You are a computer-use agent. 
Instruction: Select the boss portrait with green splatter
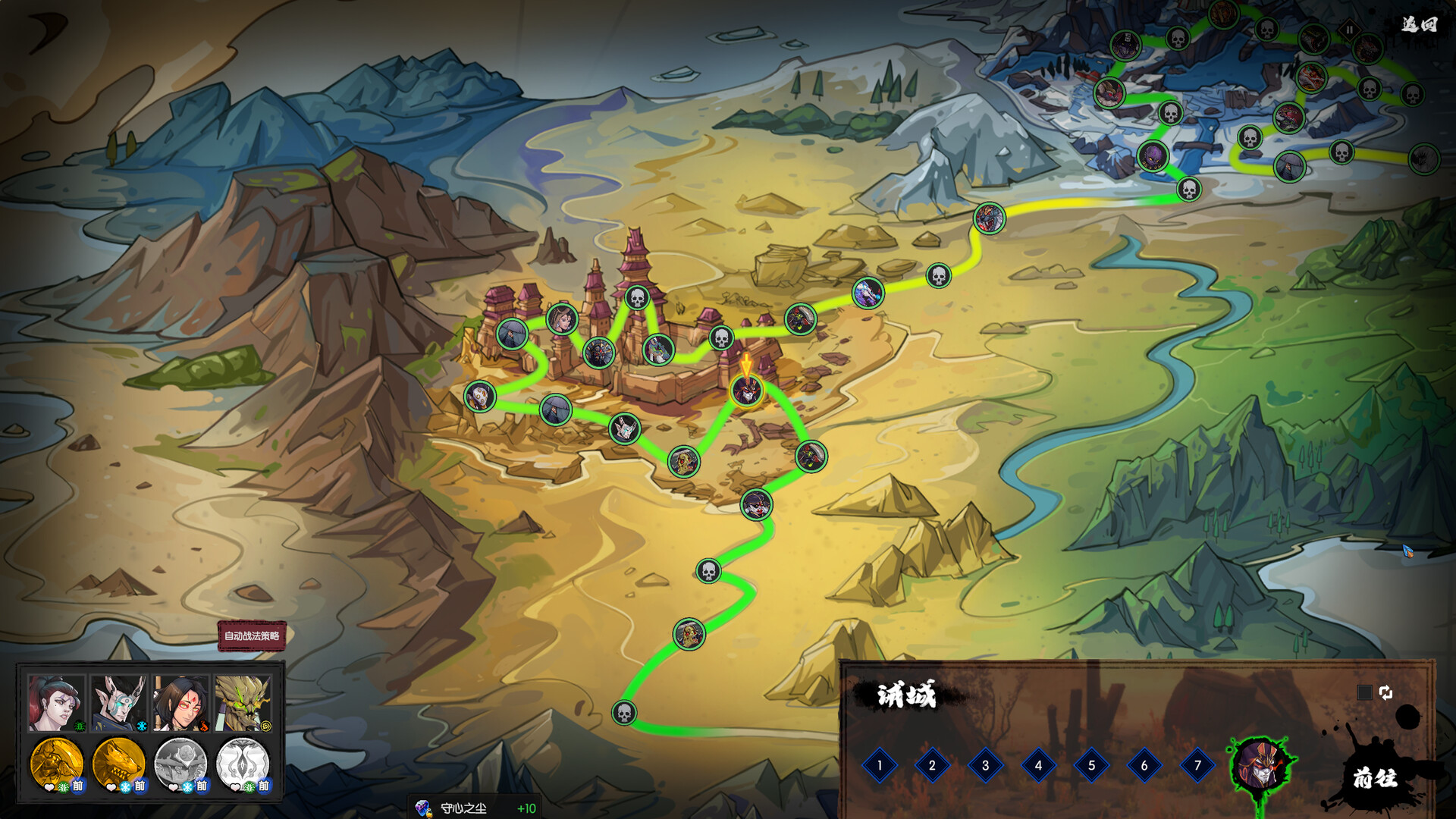pyautogui.click(x=1260, y=765)
